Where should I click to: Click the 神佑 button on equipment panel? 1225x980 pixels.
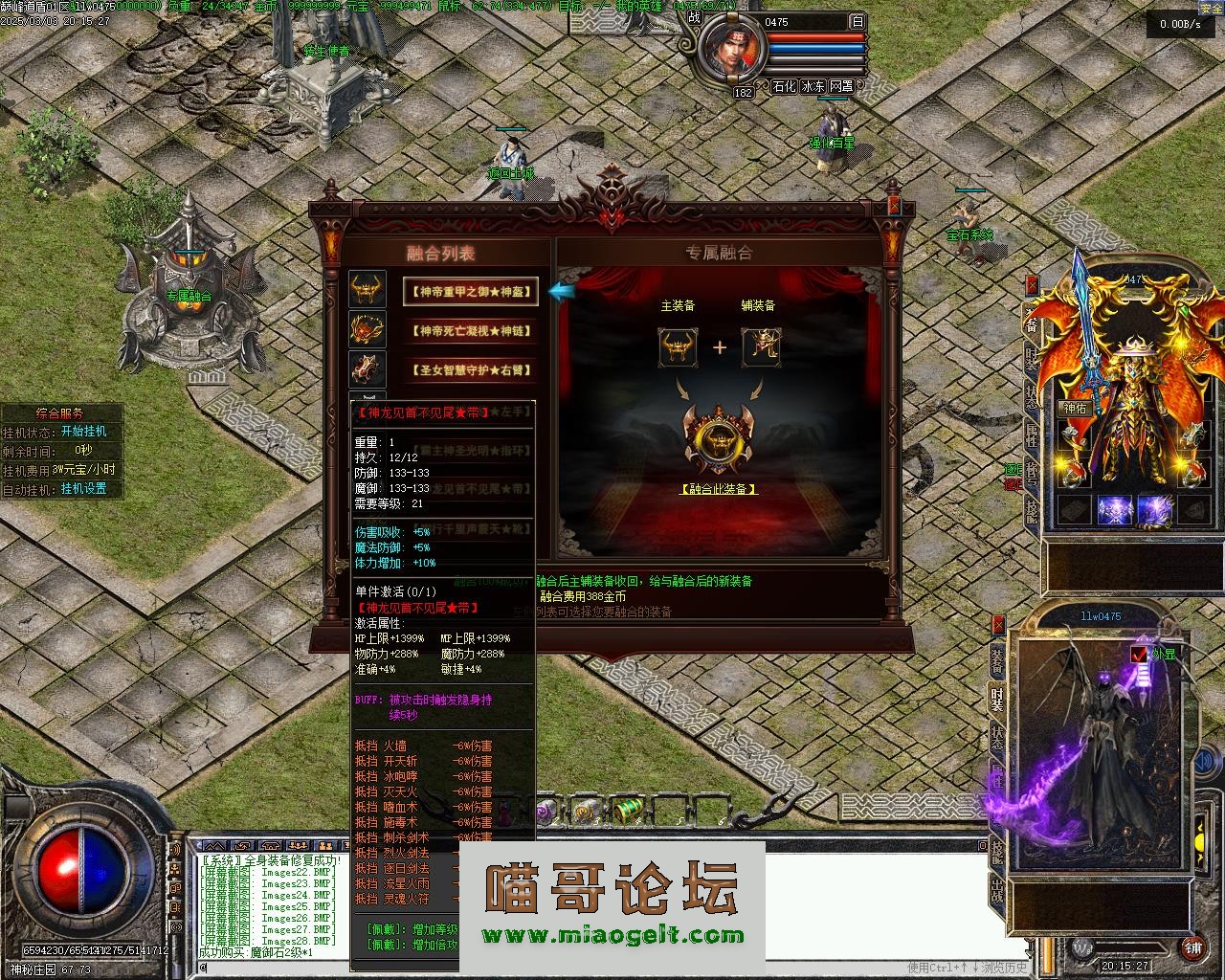coord(1074,408)
